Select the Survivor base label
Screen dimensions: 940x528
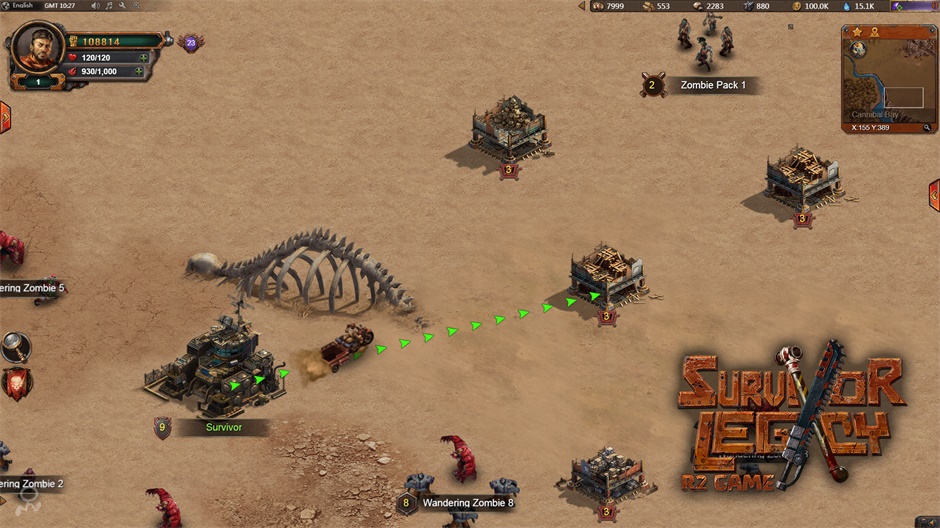[223, 427]
